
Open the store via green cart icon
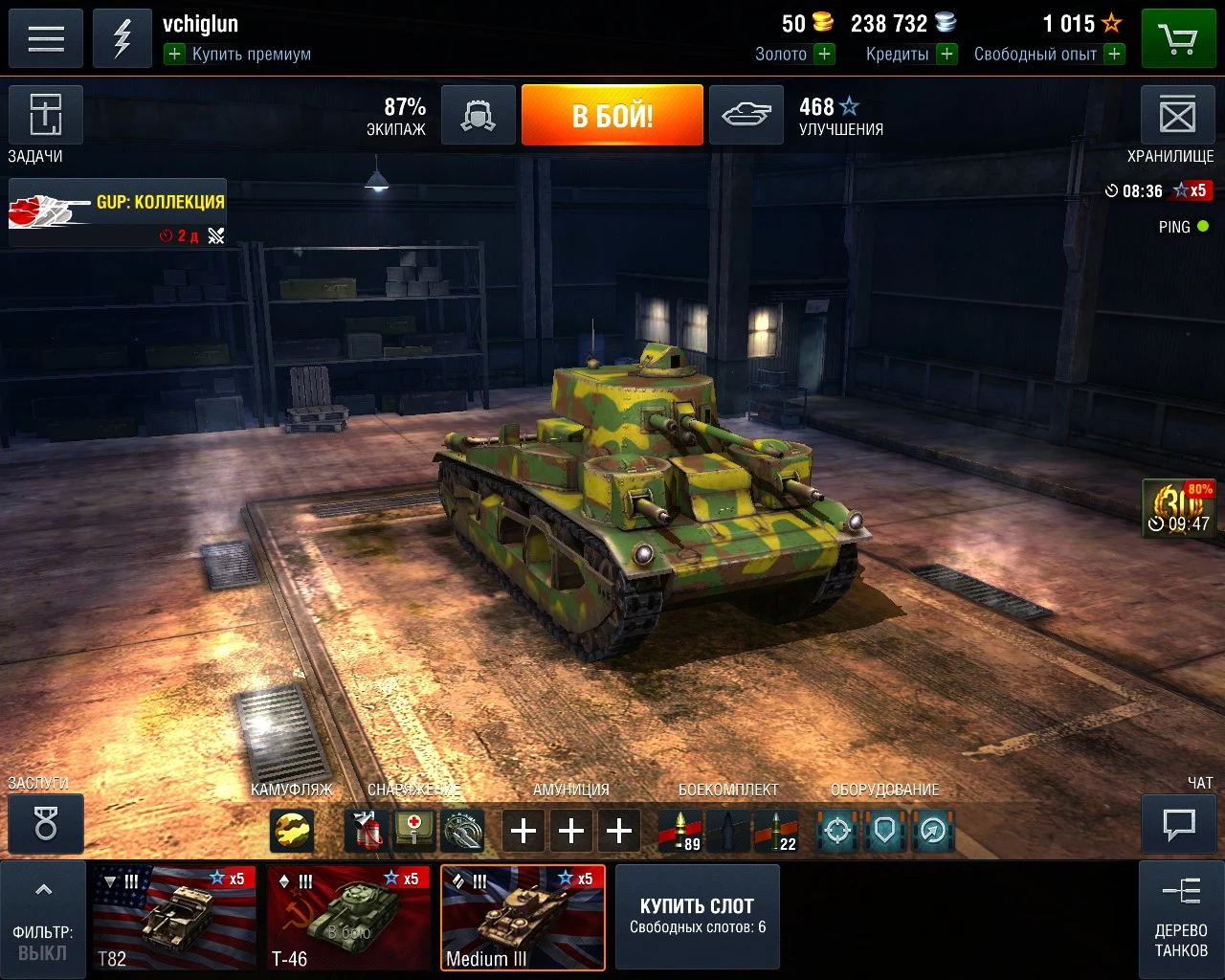point(1179,38)
